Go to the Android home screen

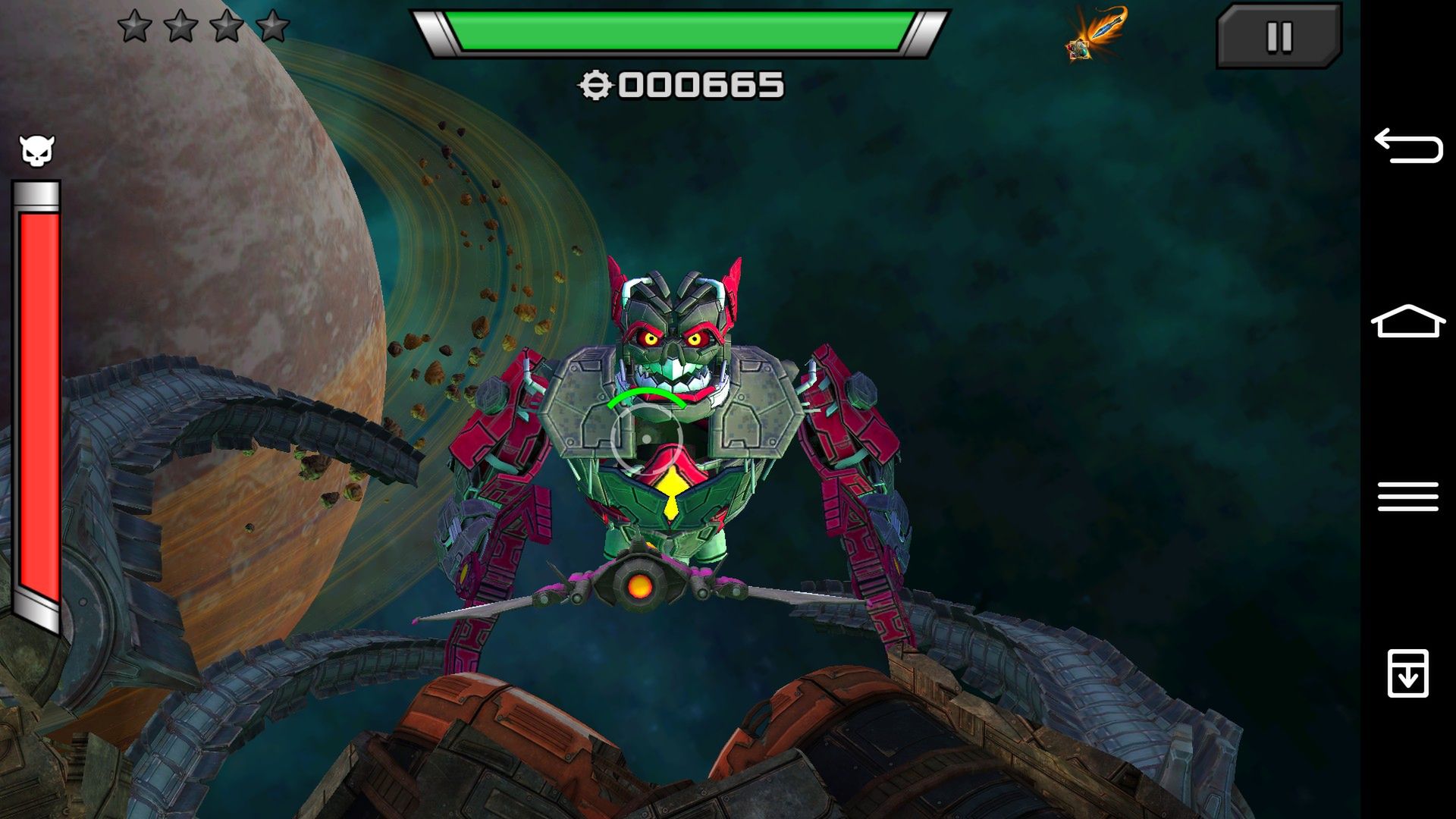tap(1407, 322)
